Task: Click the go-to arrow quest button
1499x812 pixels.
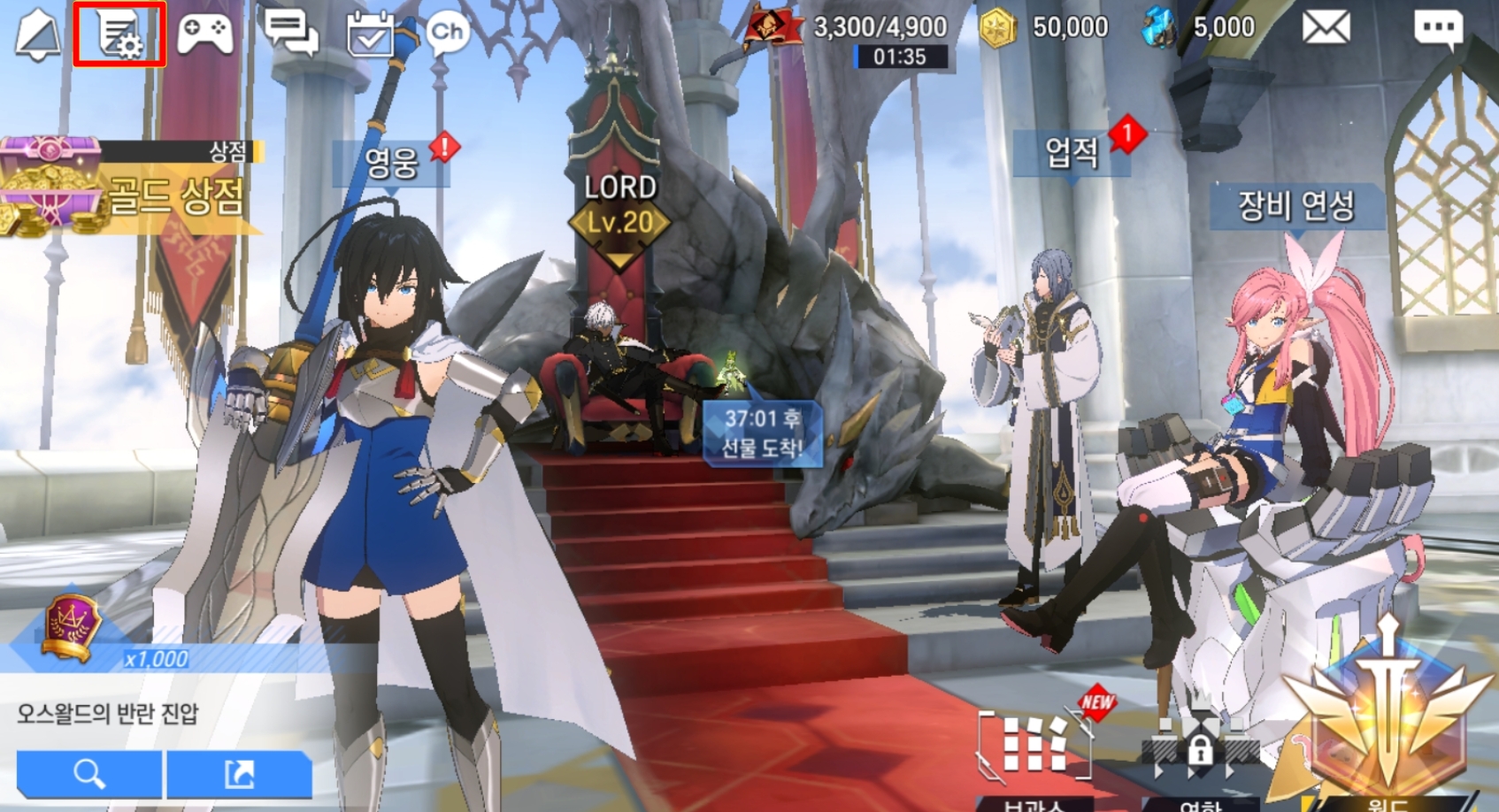Action: [239, 774]
